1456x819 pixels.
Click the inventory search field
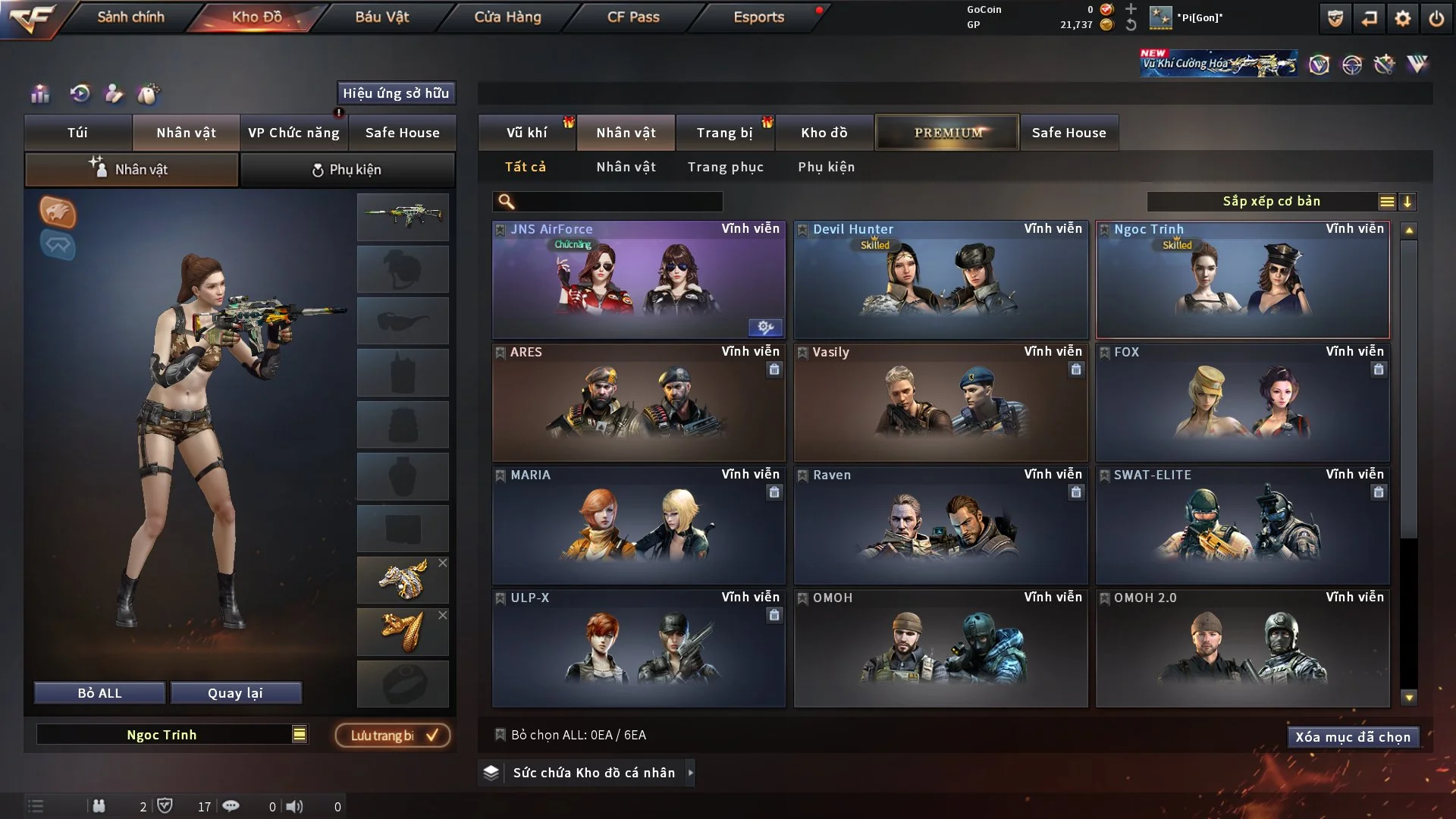[618, 202]
